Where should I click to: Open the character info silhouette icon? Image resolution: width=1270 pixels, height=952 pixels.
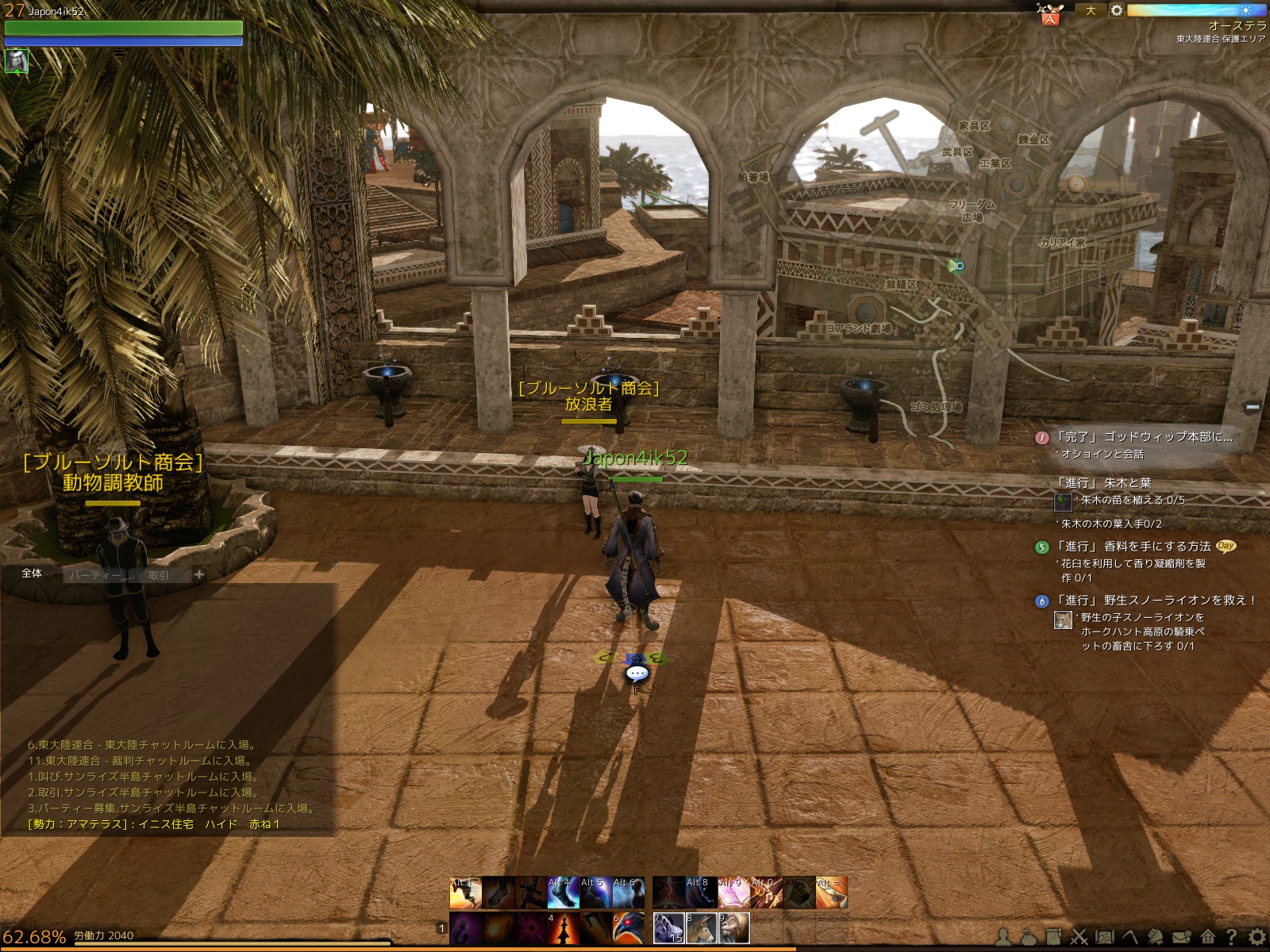(1004, 937)
